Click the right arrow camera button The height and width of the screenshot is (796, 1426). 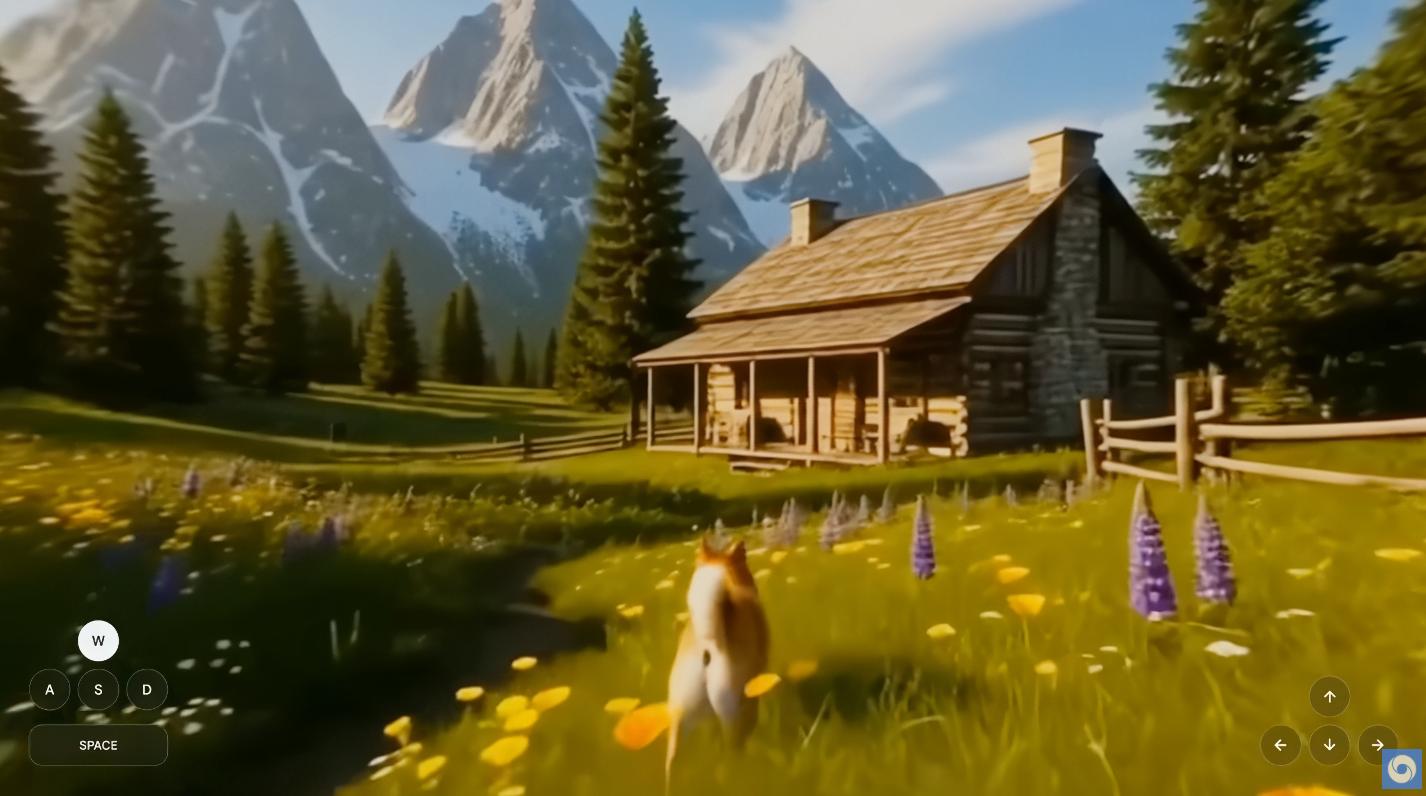(1377, 745)
